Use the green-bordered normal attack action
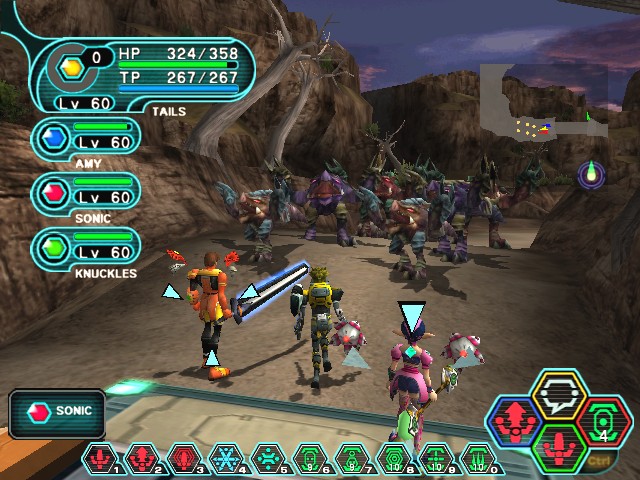This screenshot has width=640, height=480. [x=558, y=447]
